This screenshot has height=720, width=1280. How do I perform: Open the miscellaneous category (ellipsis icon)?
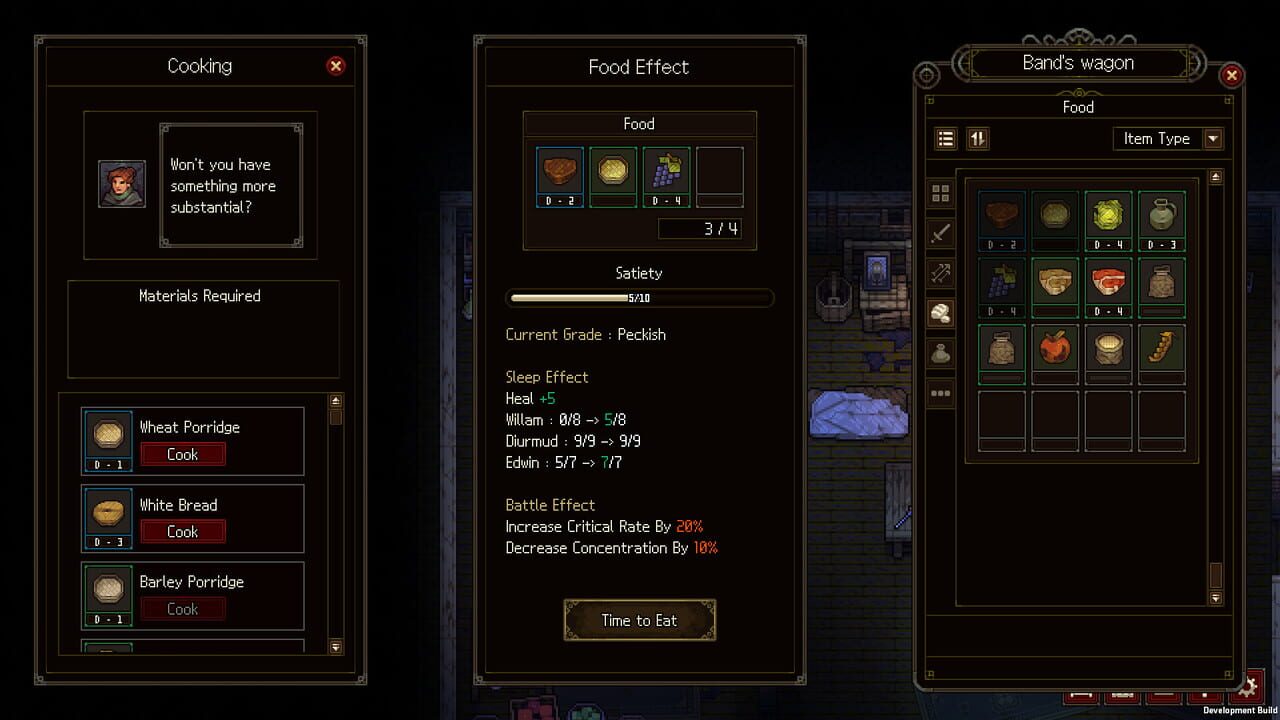point(940,392)
